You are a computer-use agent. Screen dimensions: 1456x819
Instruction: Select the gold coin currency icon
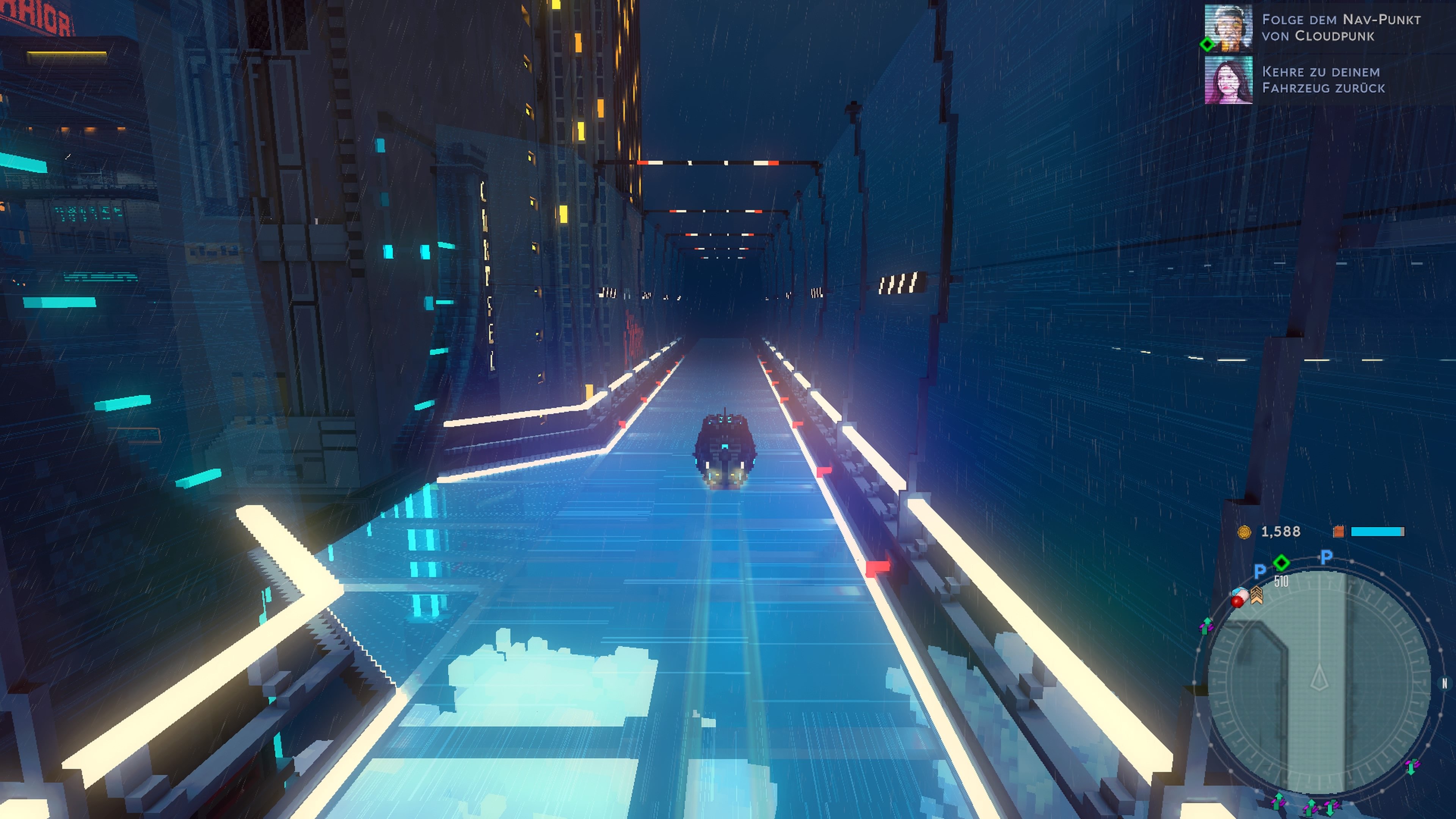click(x=1246, y=531)
